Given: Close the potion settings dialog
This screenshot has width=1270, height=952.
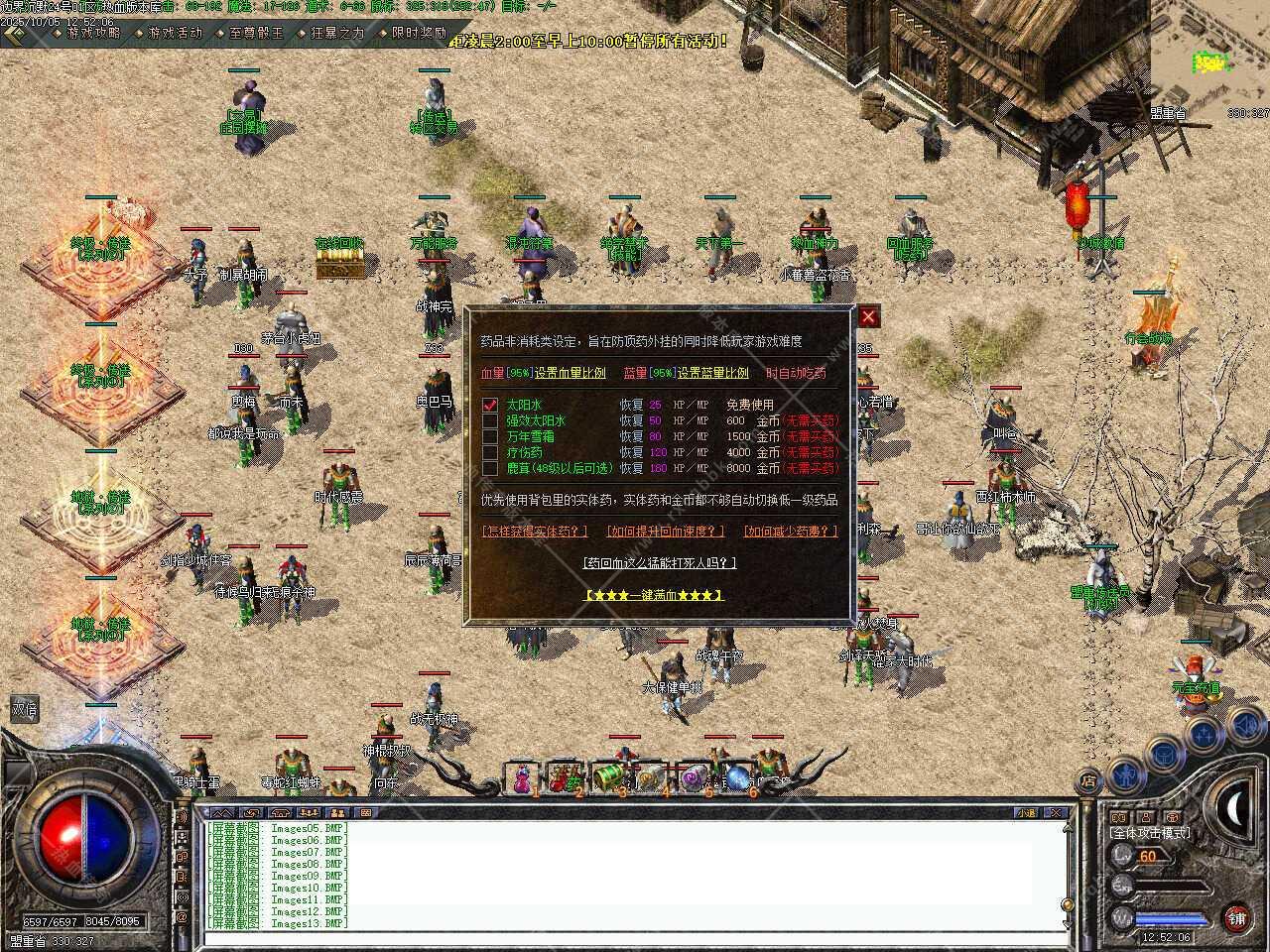Looking at the screenshot, I should point(868,316).
